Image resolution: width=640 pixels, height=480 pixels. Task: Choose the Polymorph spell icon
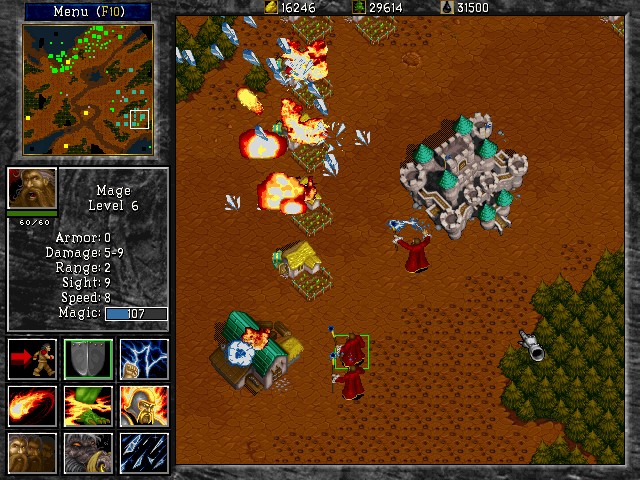click(x=88, y=452)
